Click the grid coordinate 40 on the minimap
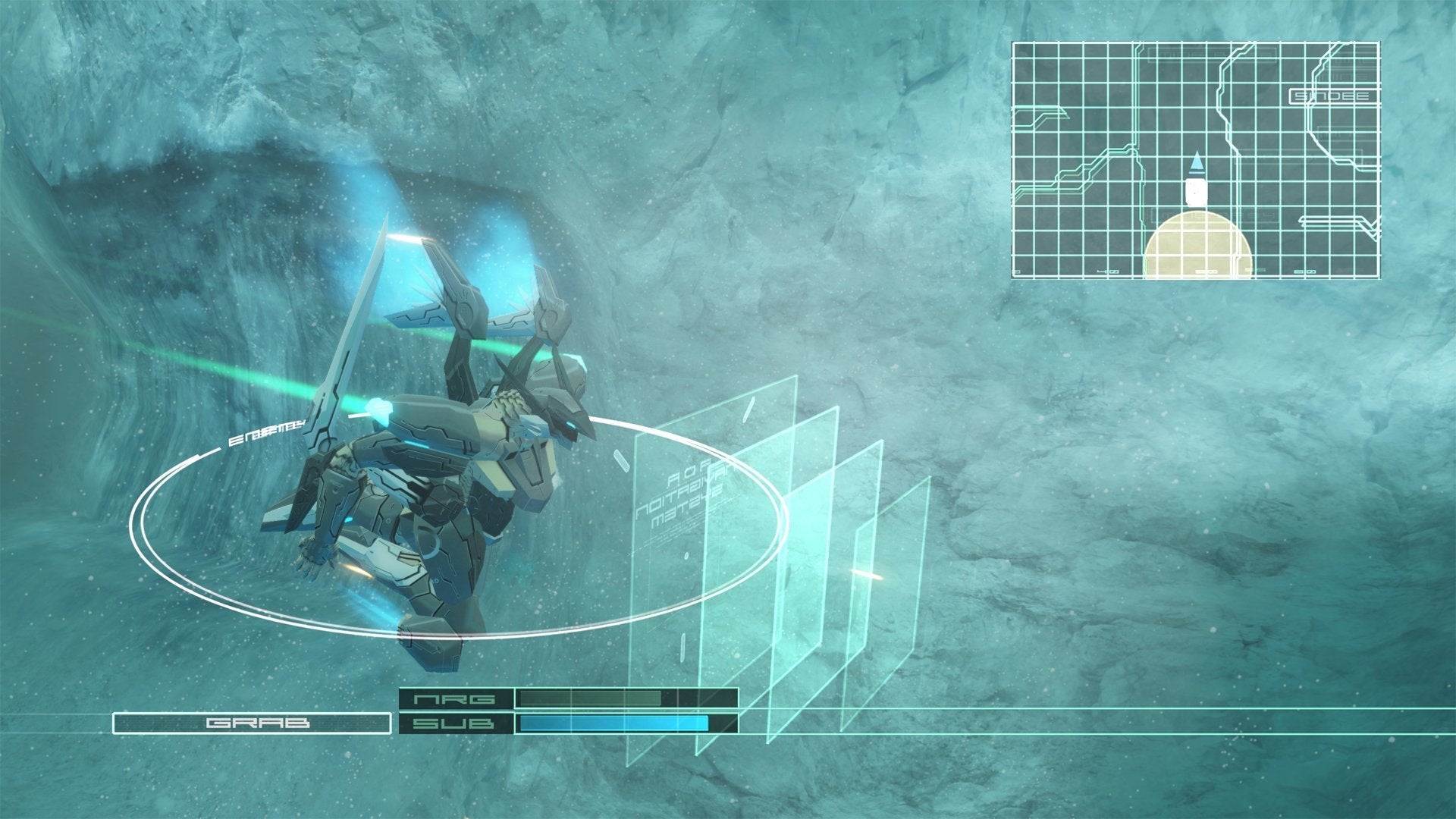1456x819 pixels. [x=1109, y=271]
